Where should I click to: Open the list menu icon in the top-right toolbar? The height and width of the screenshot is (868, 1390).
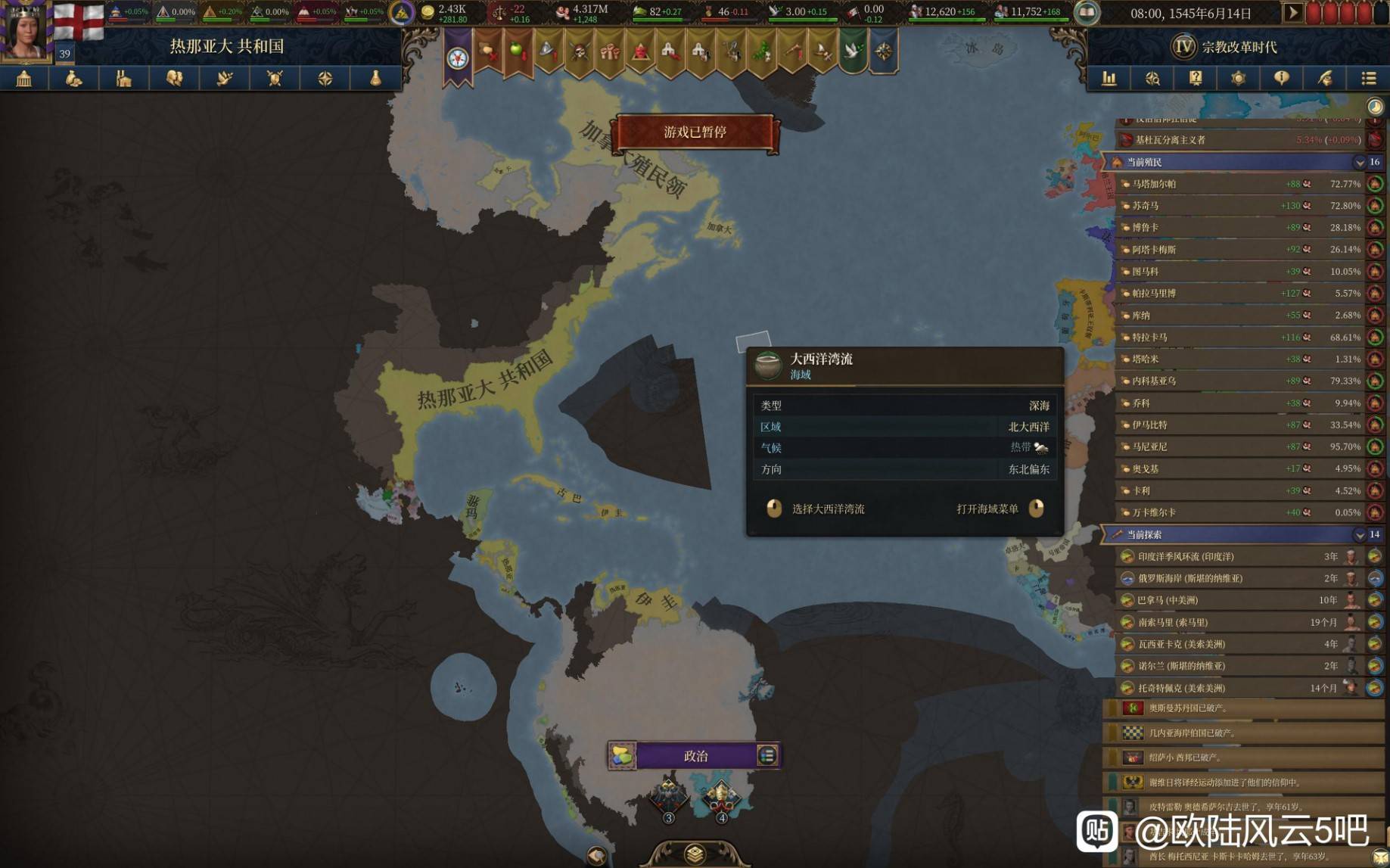1368,79
